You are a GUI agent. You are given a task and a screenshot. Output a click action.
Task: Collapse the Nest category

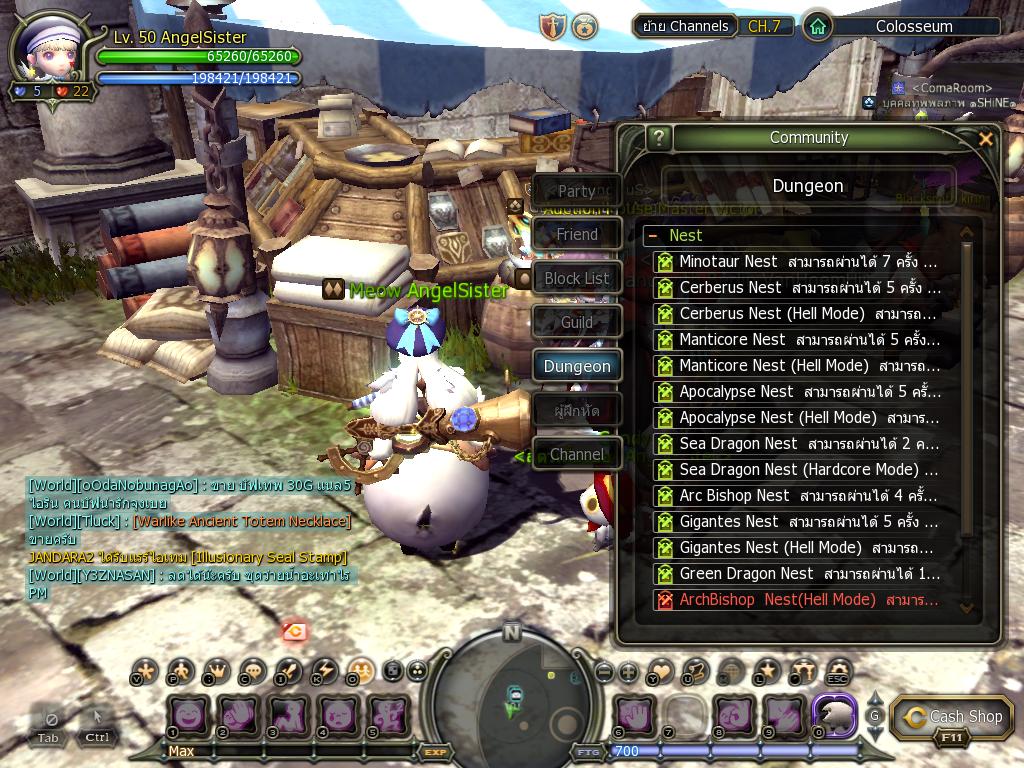653,236
